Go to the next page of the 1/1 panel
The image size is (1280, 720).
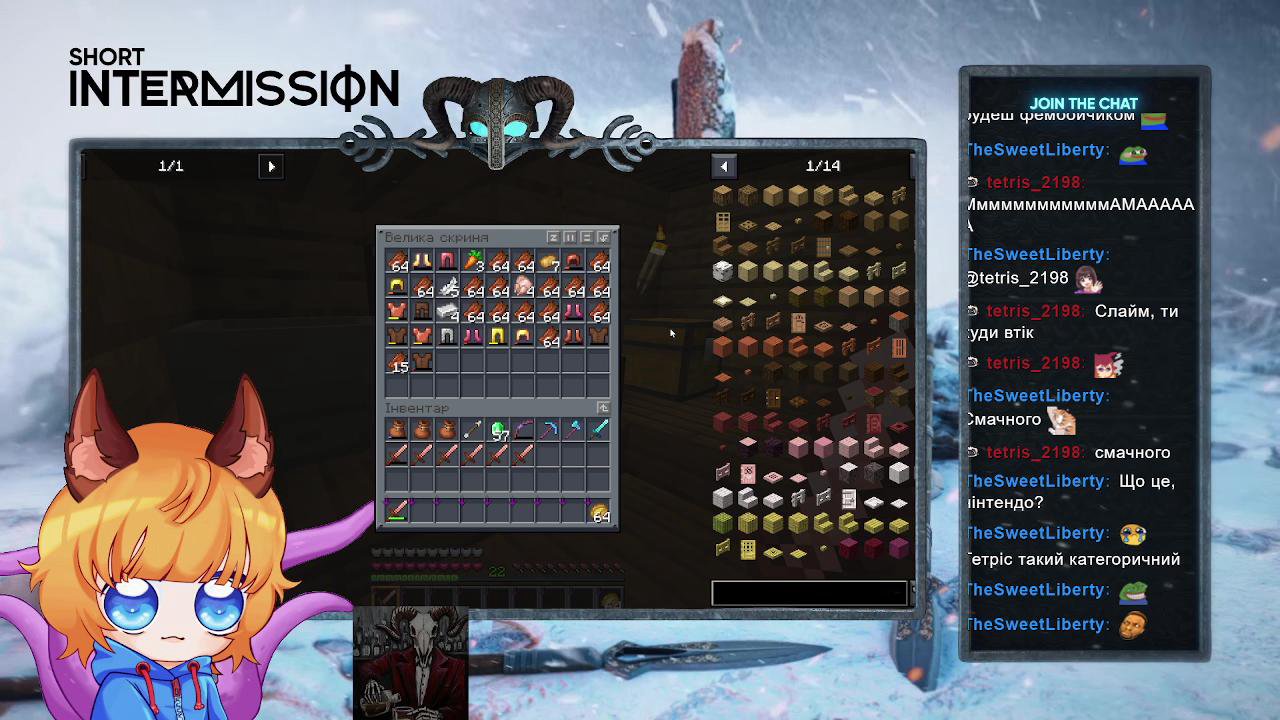point(271,167)
